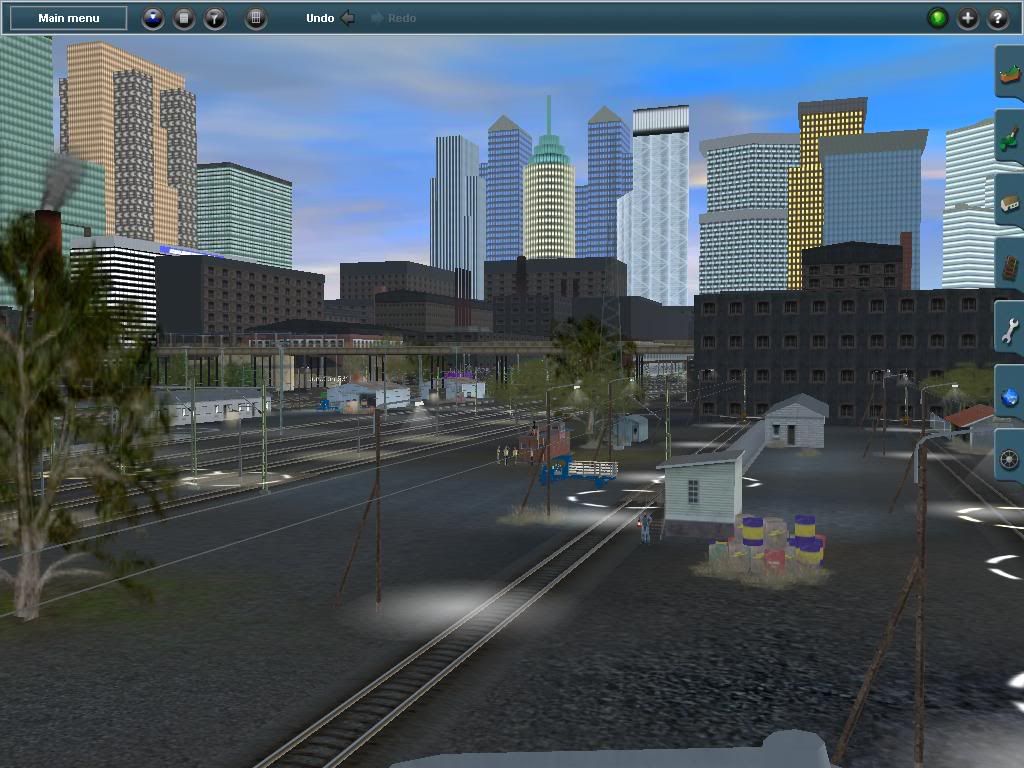Open the paint brush tab
This screenshot has height=768, width=1024.
point(1009,138)
